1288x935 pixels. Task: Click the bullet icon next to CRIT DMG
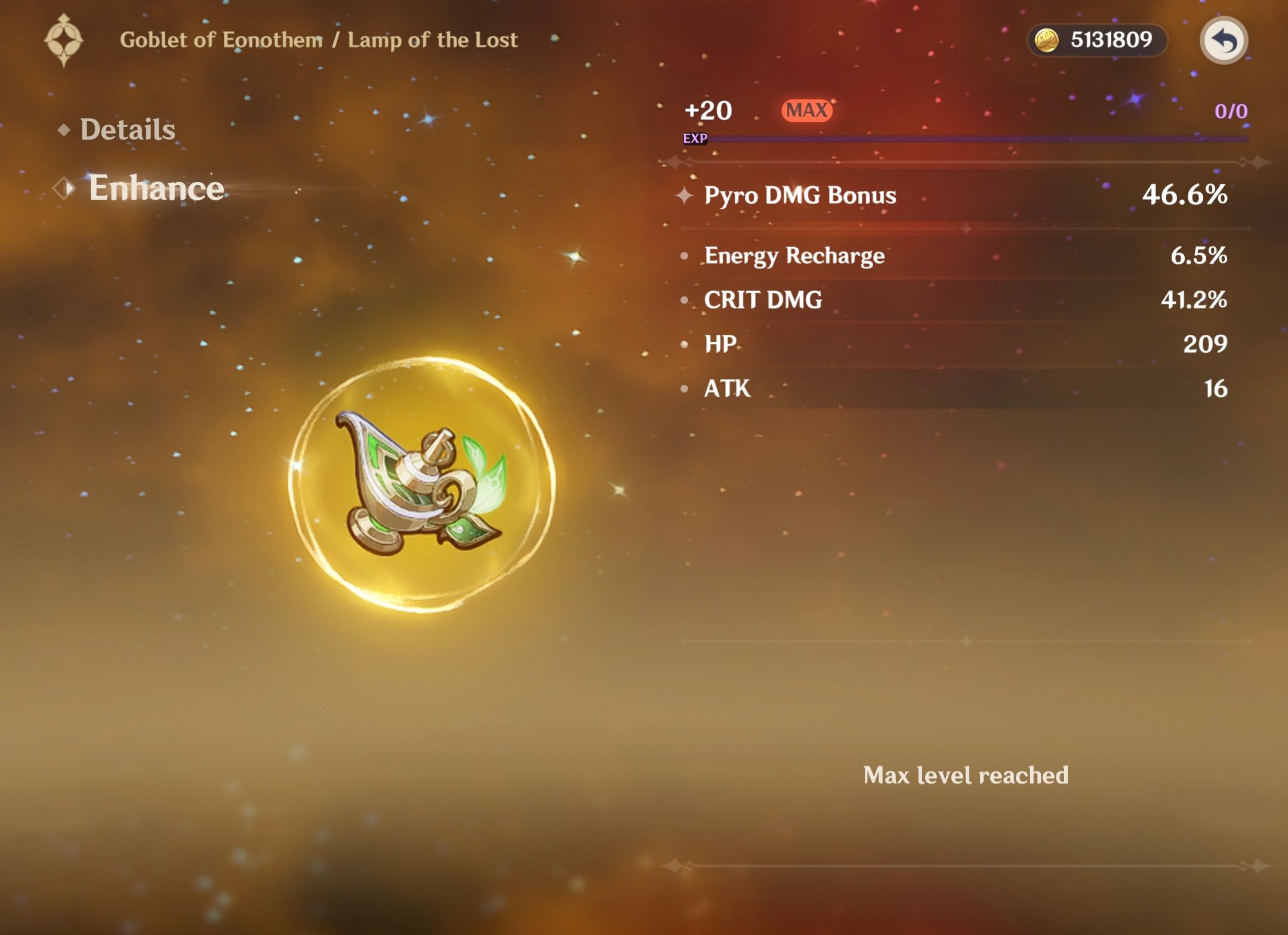[685, 299]
